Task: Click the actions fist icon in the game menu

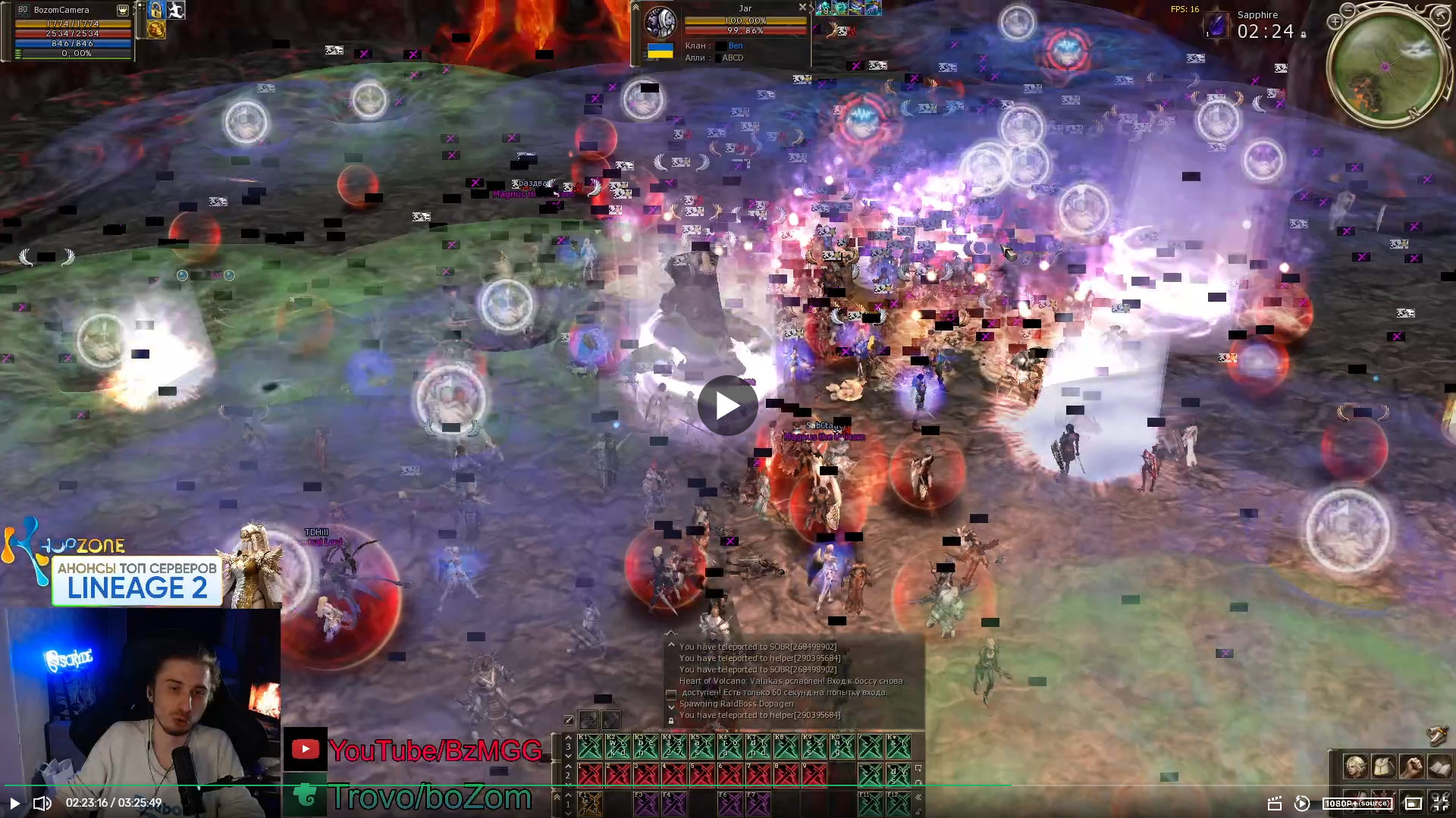Action: pyautogui.click(x=1410, y=767)
